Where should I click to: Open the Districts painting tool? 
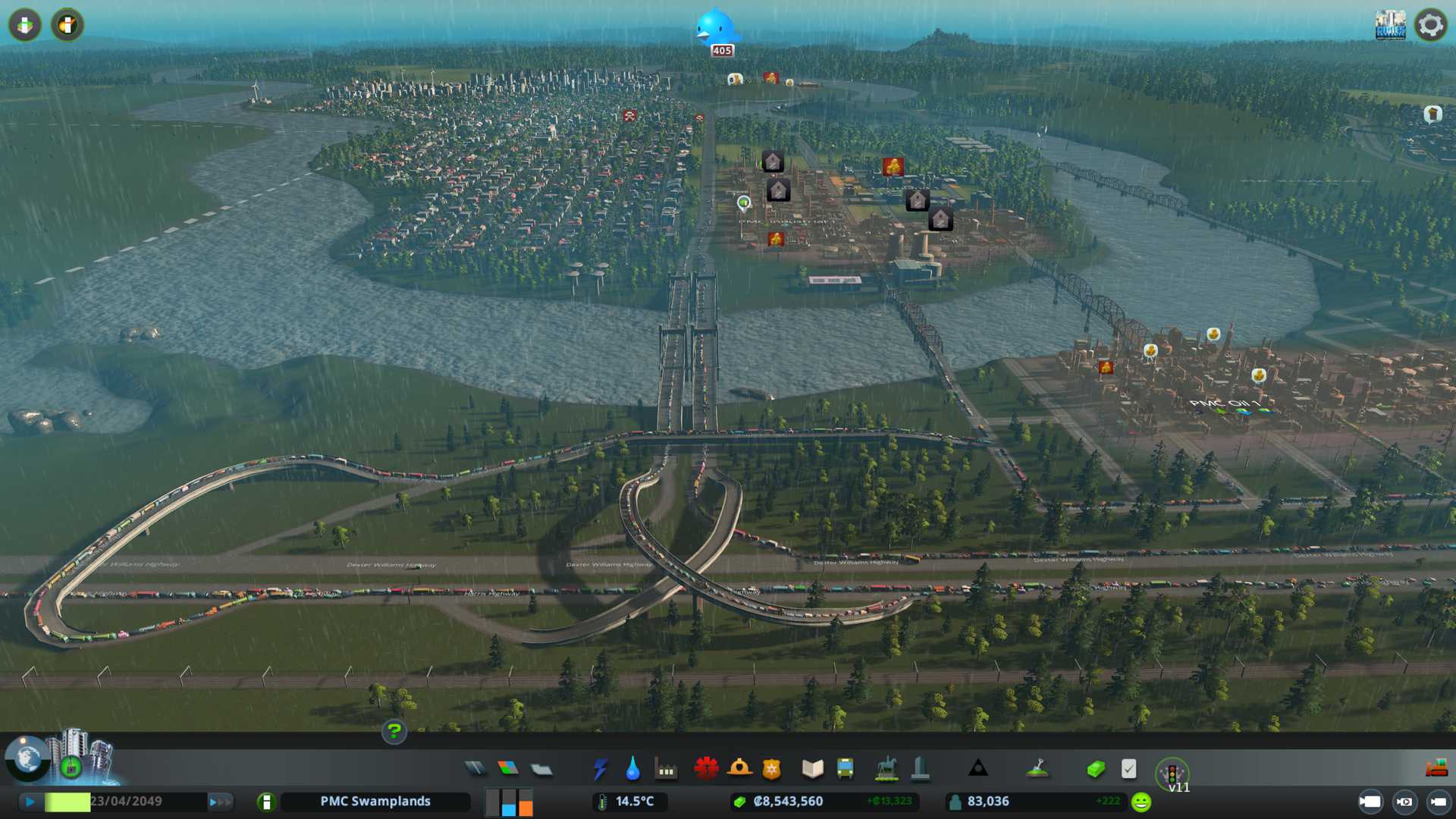pyautogui.click(x=541, y=769)
